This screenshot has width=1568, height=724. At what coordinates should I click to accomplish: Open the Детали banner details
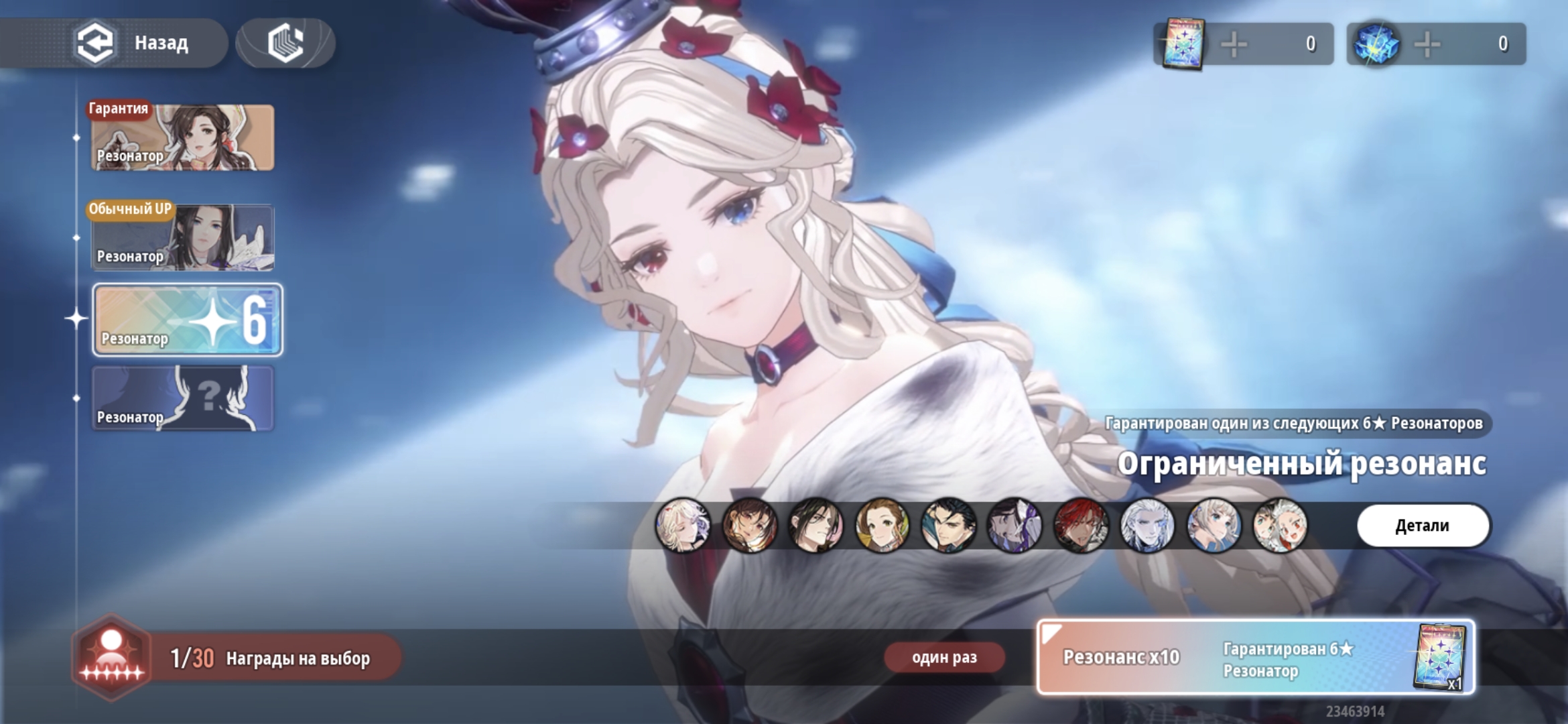pyautogui.click(x=1423, y=526)
